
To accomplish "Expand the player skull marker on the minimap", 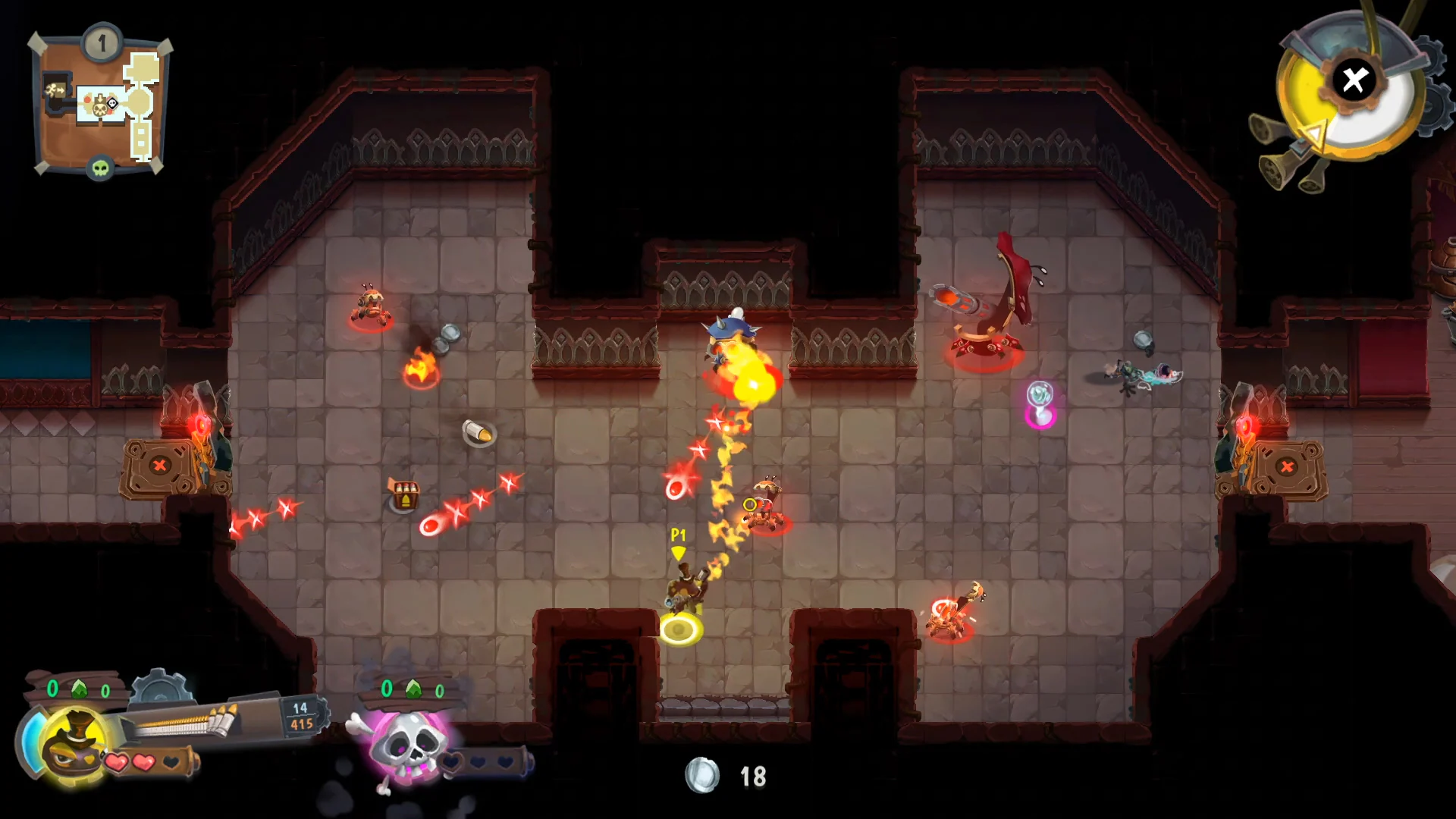I will coord(112,103).
